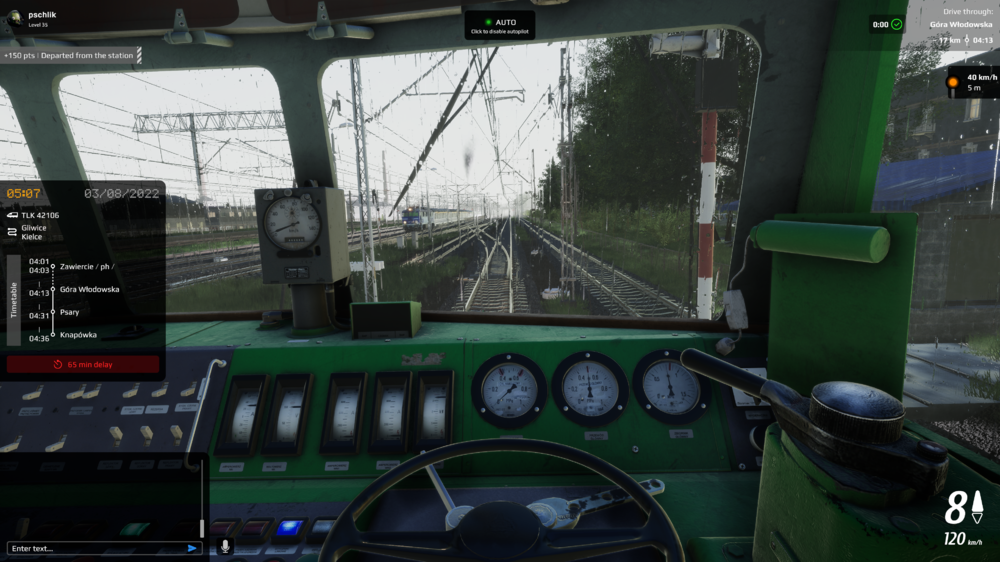Screen dimensions: 1000x562
Task: Toggle the microphone voice chat icon
Action: tap(225, 547)
